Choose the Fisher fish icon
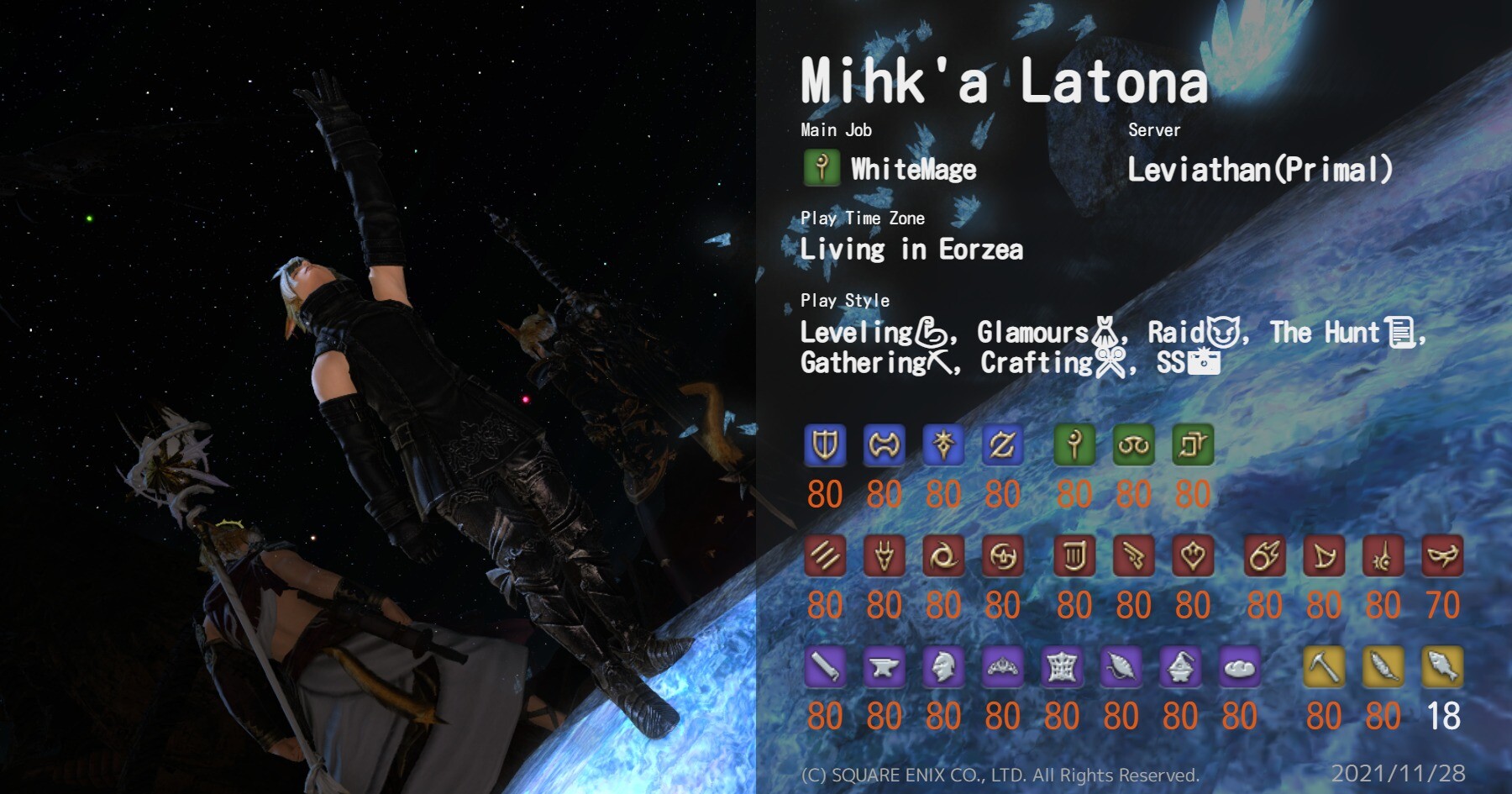Image resolution: width=1512 pixels, height=794 pixels. pos(1442,667)
